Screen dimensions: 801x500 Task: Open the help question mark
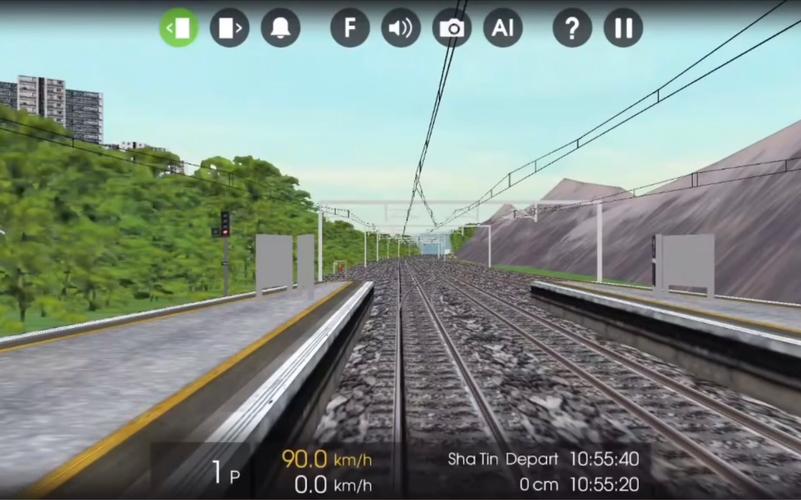(x=572, y=28)
